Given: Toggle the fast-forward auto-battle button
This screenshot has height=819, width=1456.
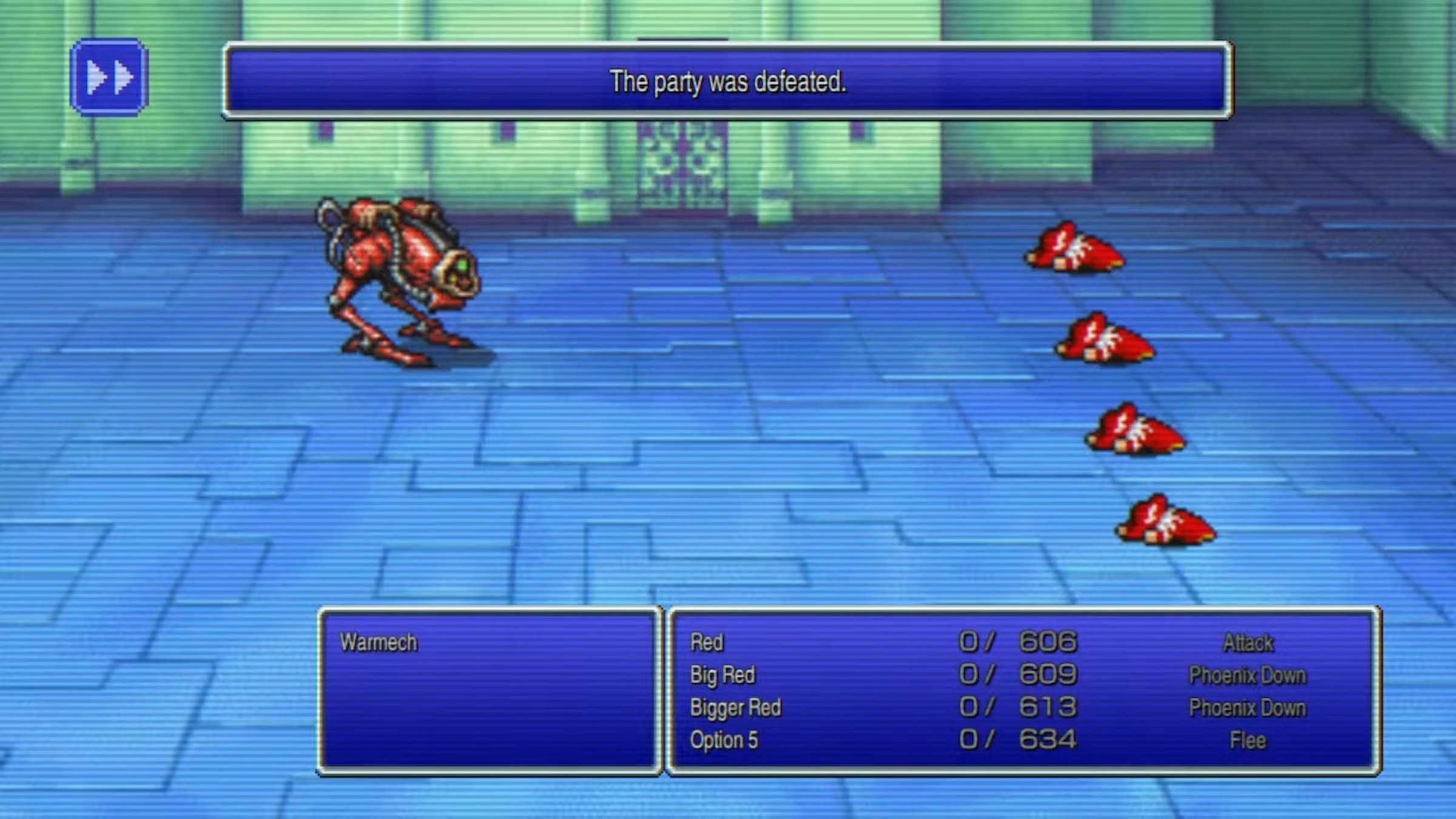Looking at the screenshot, I should pos(109,78).
